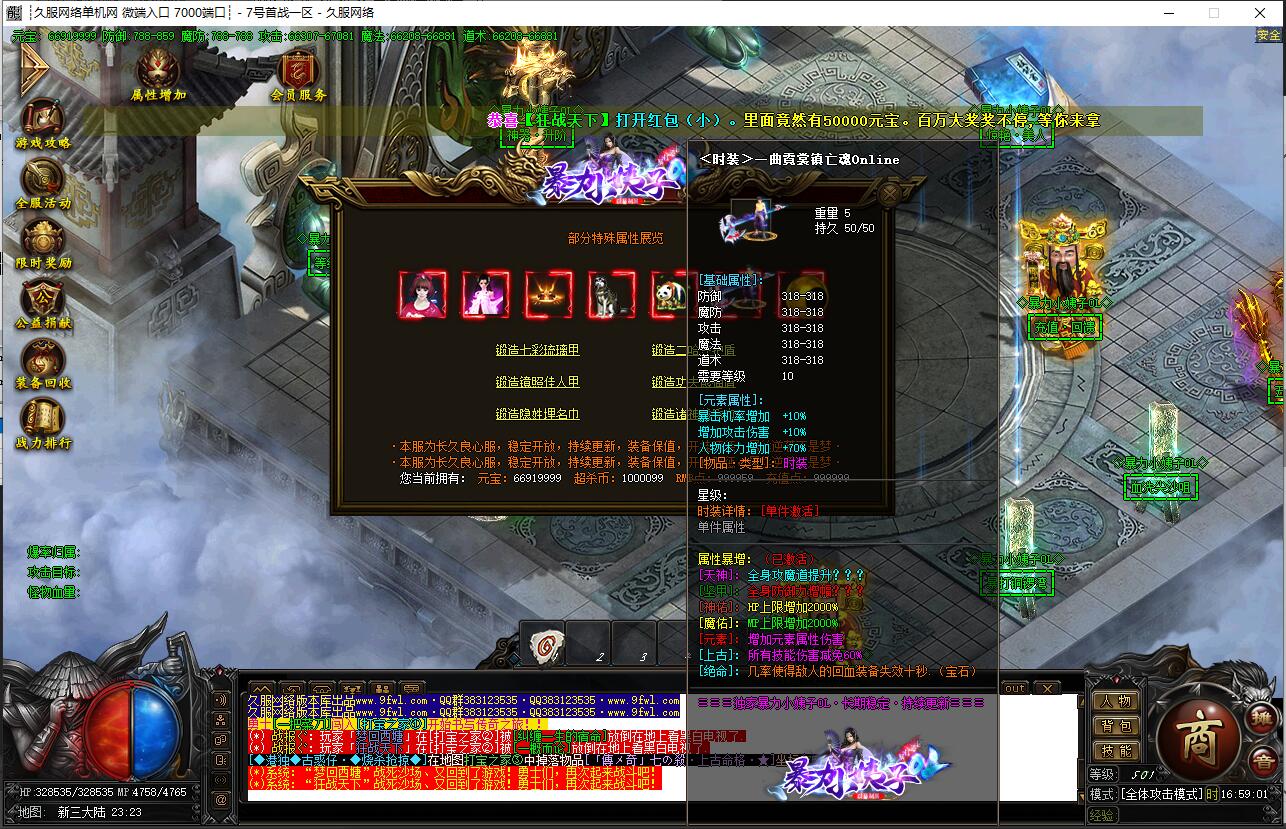
Task: Select the red-haired girl costume thumbnail
Action: 422,295
